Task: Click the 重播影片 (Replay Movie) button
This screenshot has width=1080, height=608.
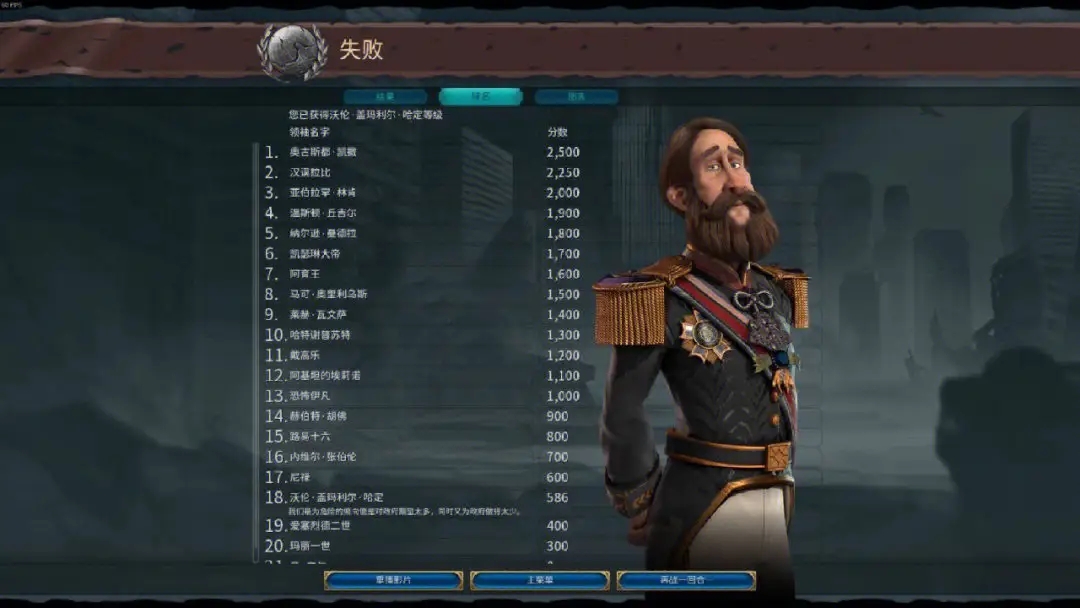Action: coord(393,580)
